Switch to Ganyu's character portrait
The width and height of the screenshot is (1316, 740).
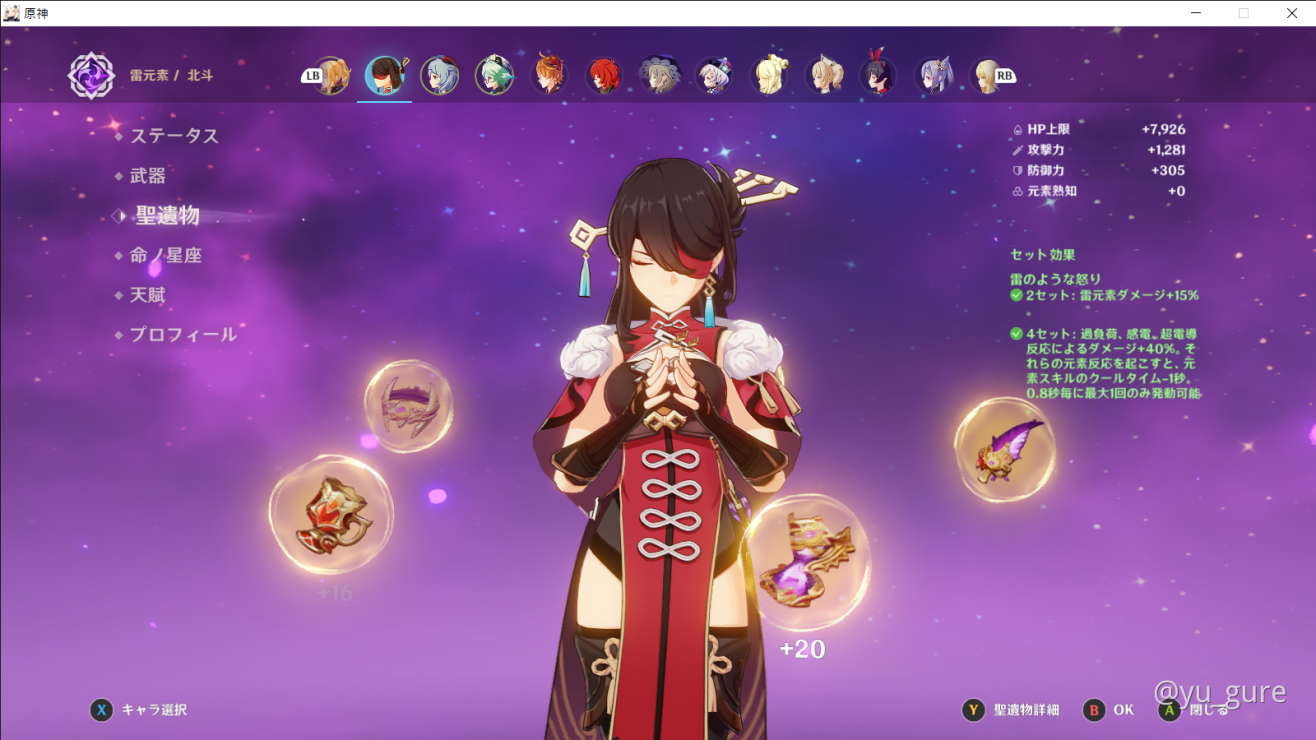(439, 76)
